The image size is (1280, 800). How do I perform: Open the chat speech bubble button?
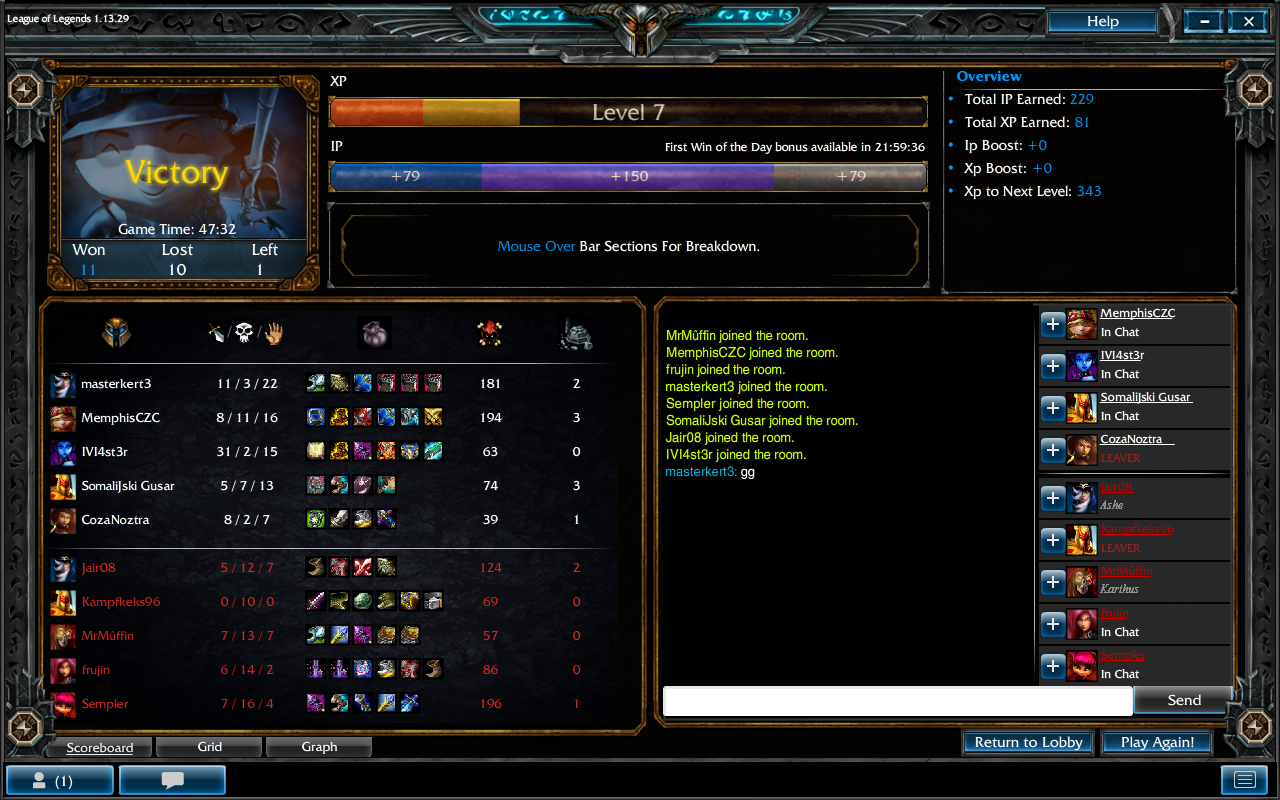172,780
